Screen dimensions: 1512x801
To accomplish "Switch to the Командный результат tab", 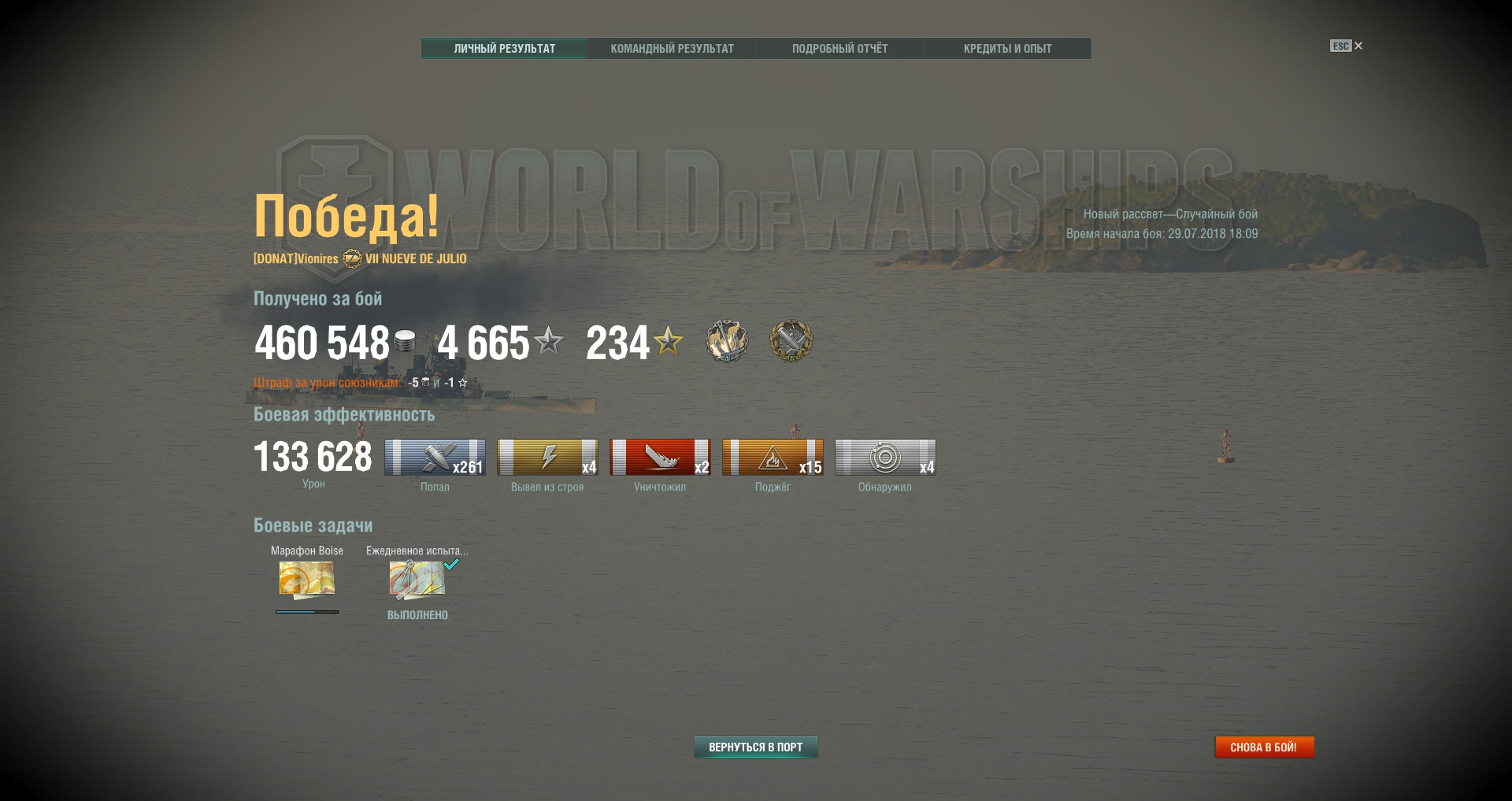I will tap(672, 49).
